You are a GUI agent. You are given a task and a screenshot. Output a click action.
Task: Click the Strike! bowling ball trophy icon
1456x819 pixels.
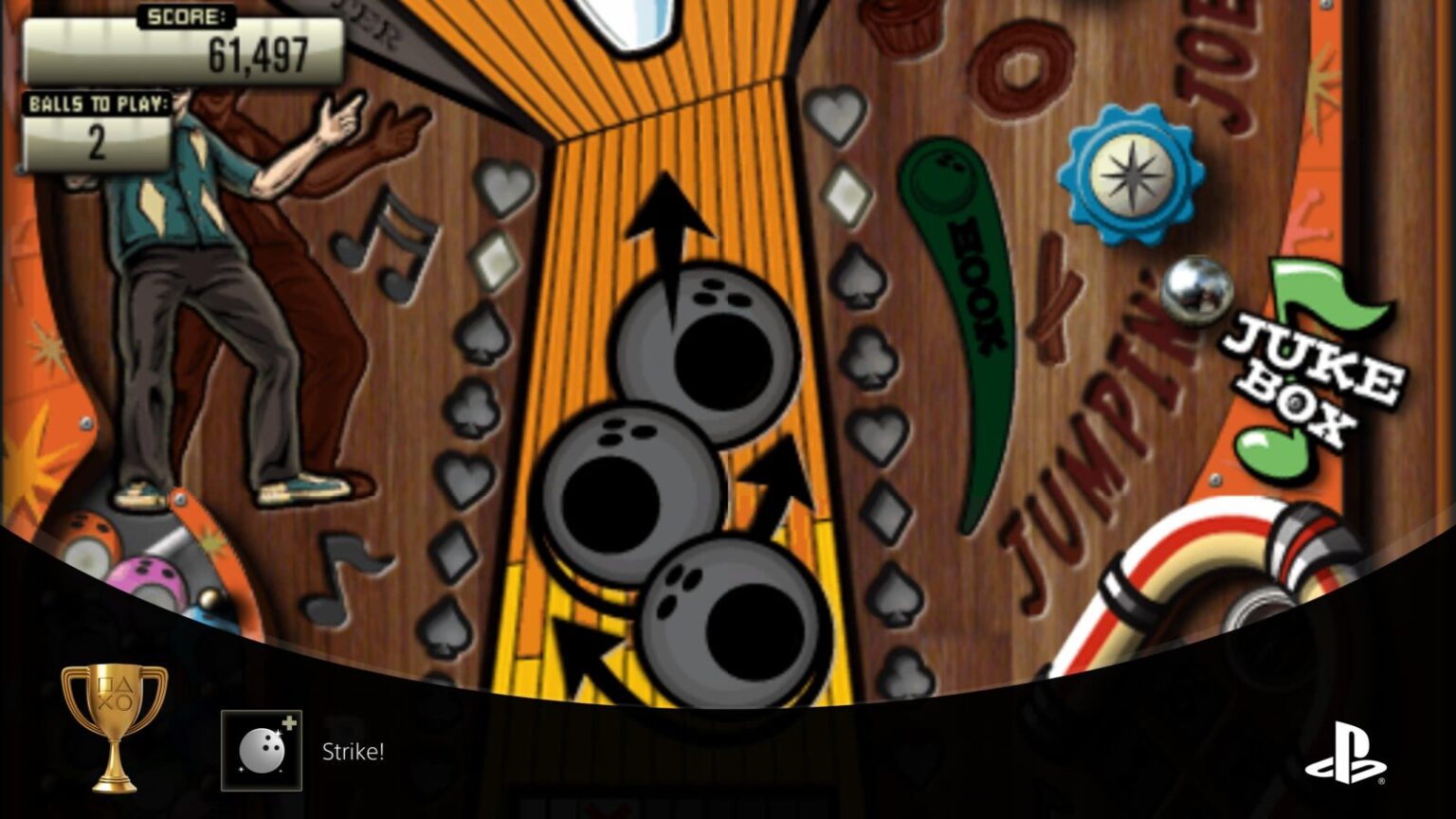pyautogui.click(x=261, y=752)
